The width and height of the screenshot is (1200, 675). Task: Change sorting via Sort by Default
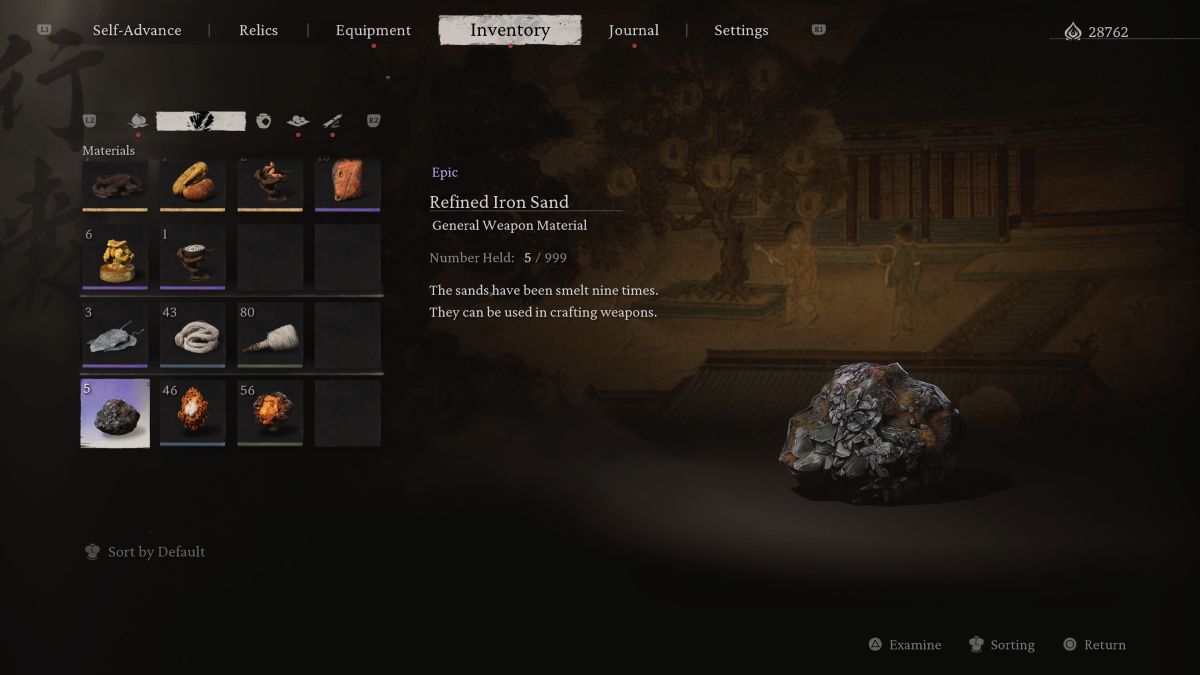156,552
